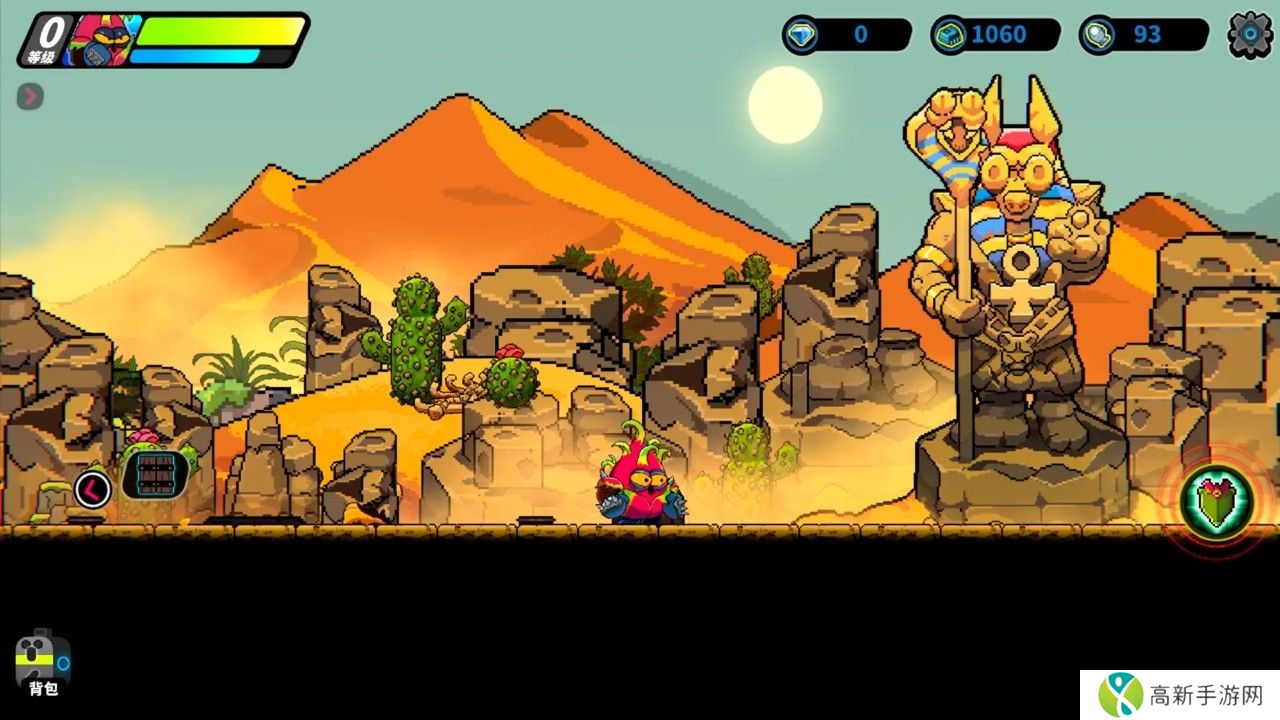Tap the dragon fruit character portrait
Image resolution: width=1280 pixels, height=720 pixels.
click(100, 40)
